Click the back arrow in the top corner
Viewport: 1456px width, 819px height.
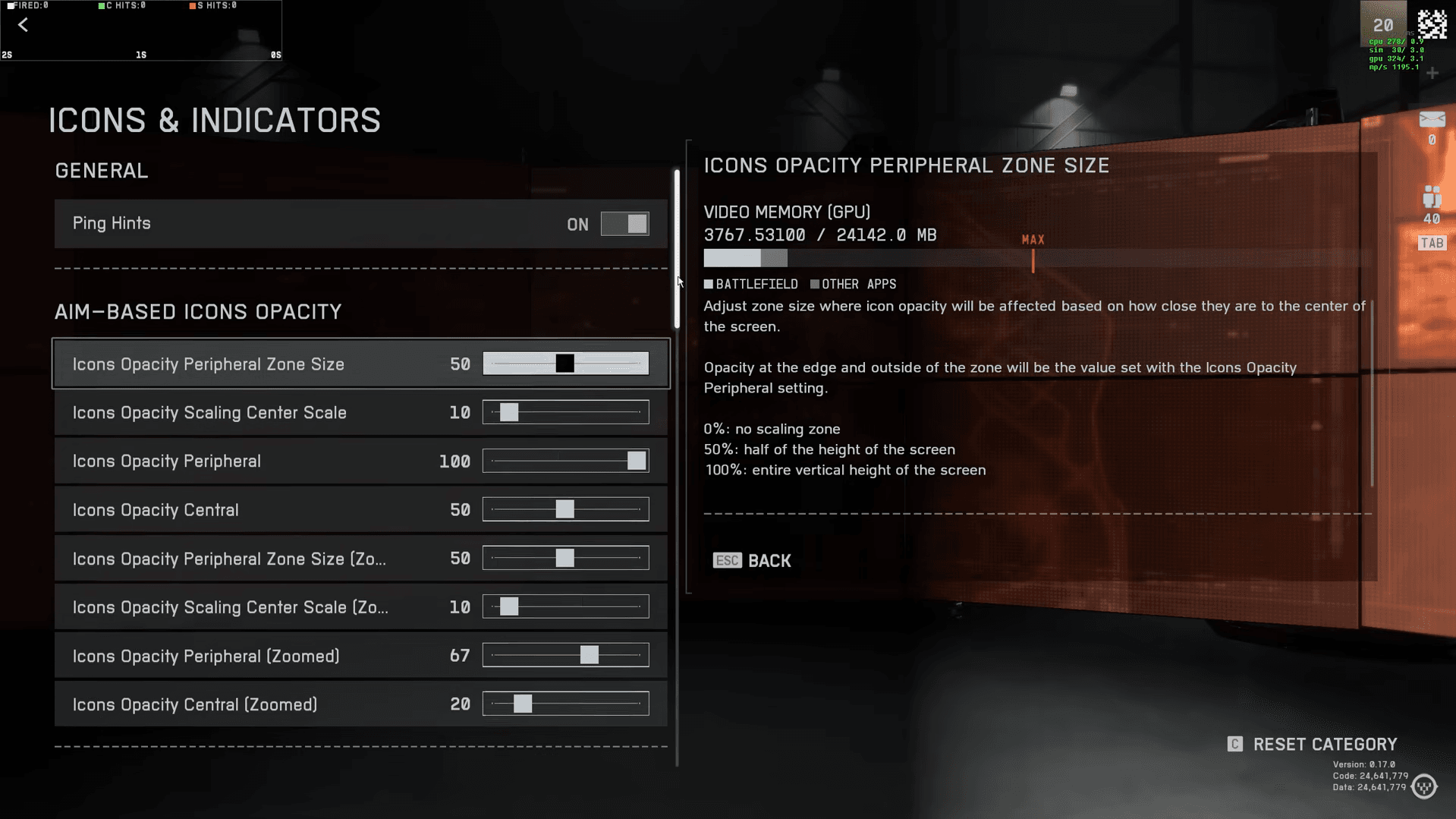pos(24,25)
